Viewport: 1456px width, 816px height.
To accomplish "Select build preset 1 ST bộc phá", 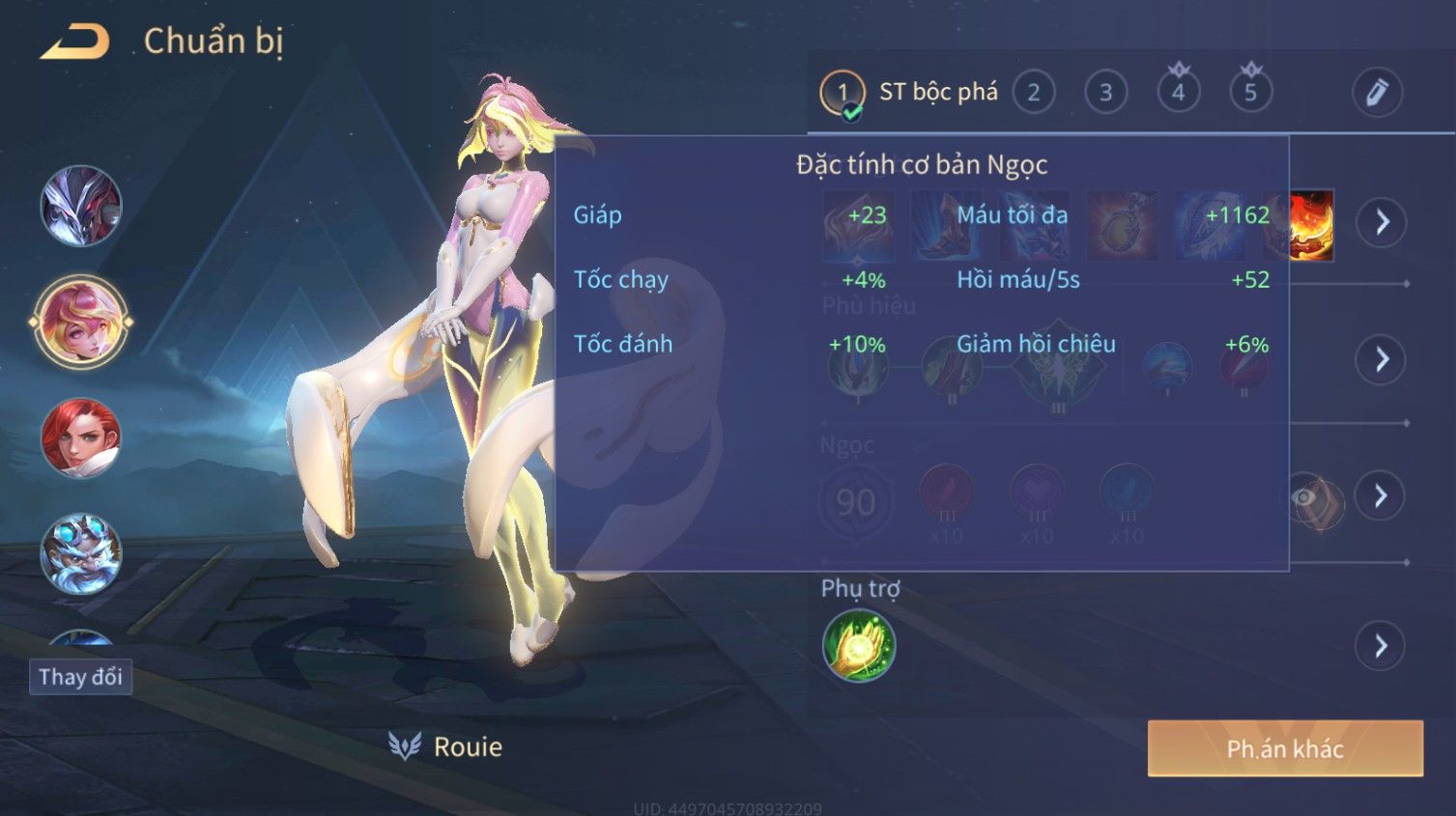I will click(842, 94).
